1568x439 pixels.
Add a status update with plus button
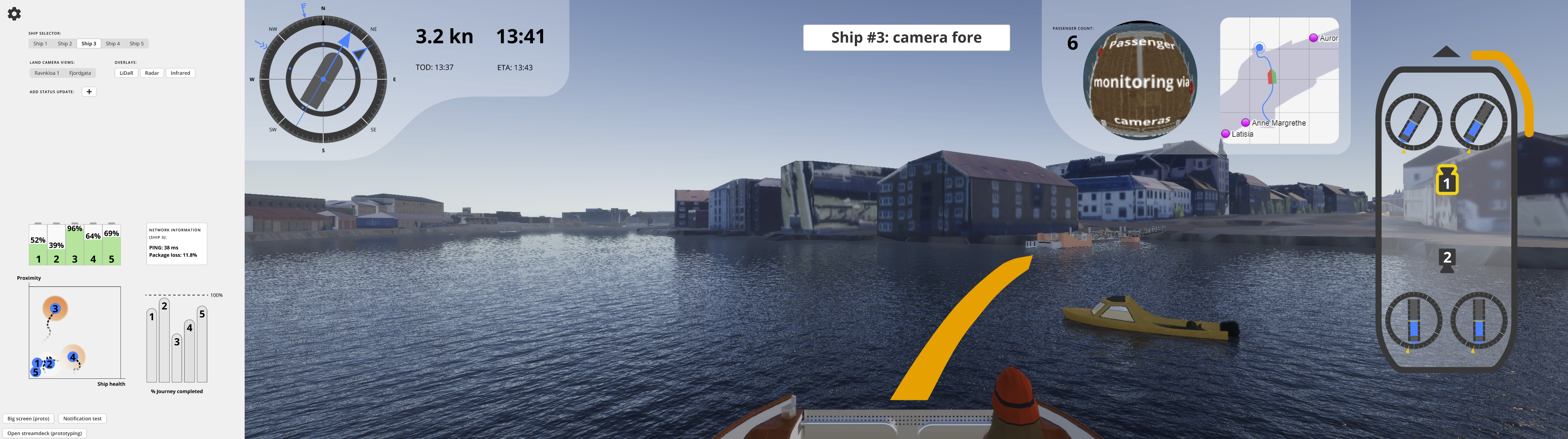click(89, 92)
